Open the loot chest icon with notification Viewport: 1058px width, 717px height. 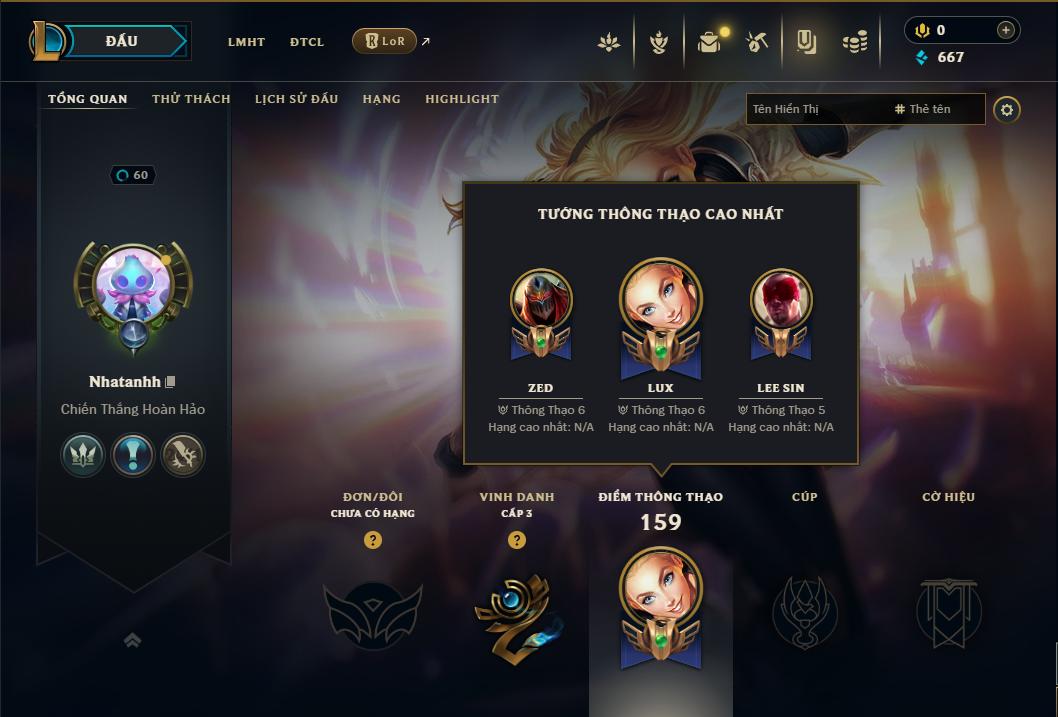click(709, 42)
